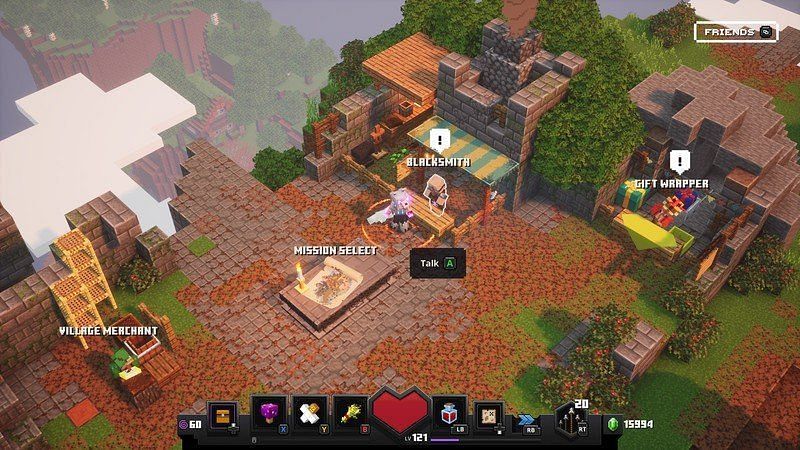Activate the purple mushroom artifact

(x=269, y=412)
